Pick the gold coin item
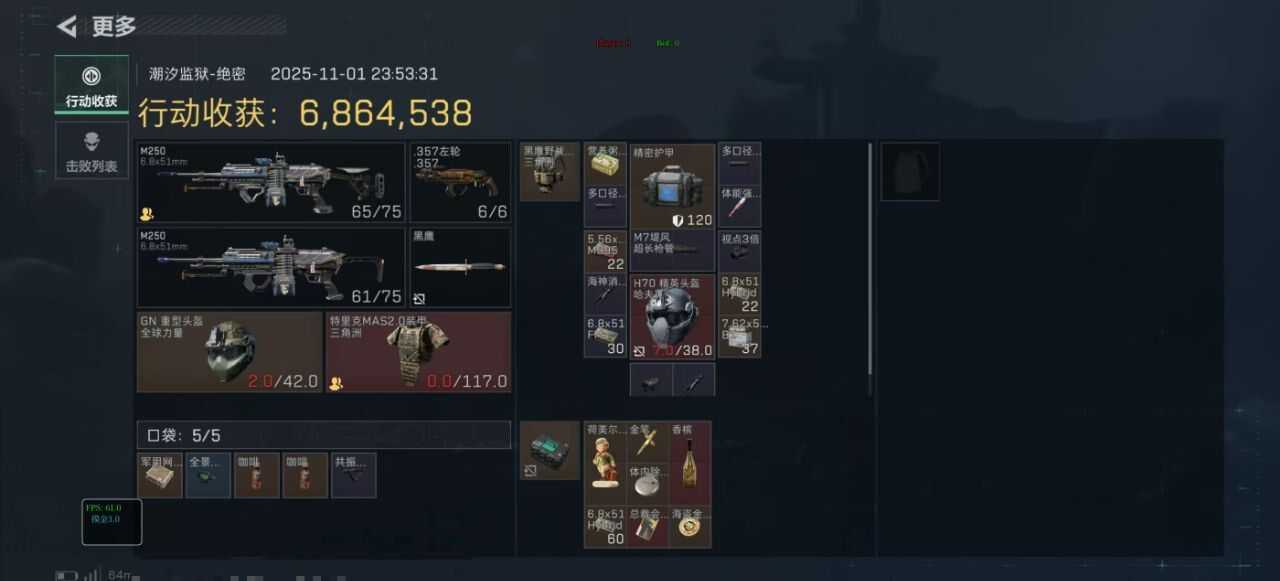The height and width of the screenshot is (581, 1280). click(x=691, y=527)
